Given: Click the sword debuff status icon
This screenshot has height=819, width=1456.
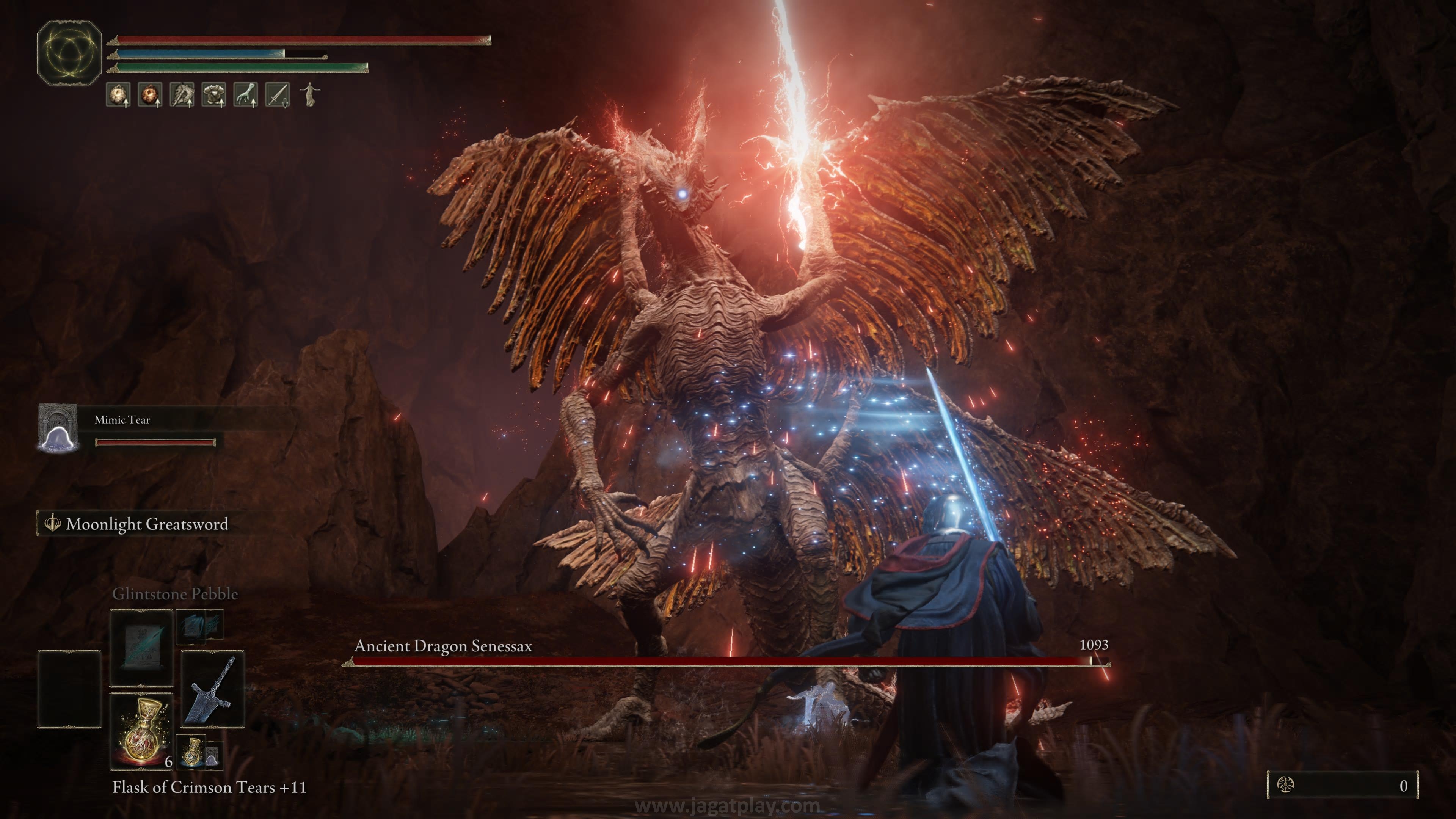Looking at the screenshot, I should click(278, 94).
